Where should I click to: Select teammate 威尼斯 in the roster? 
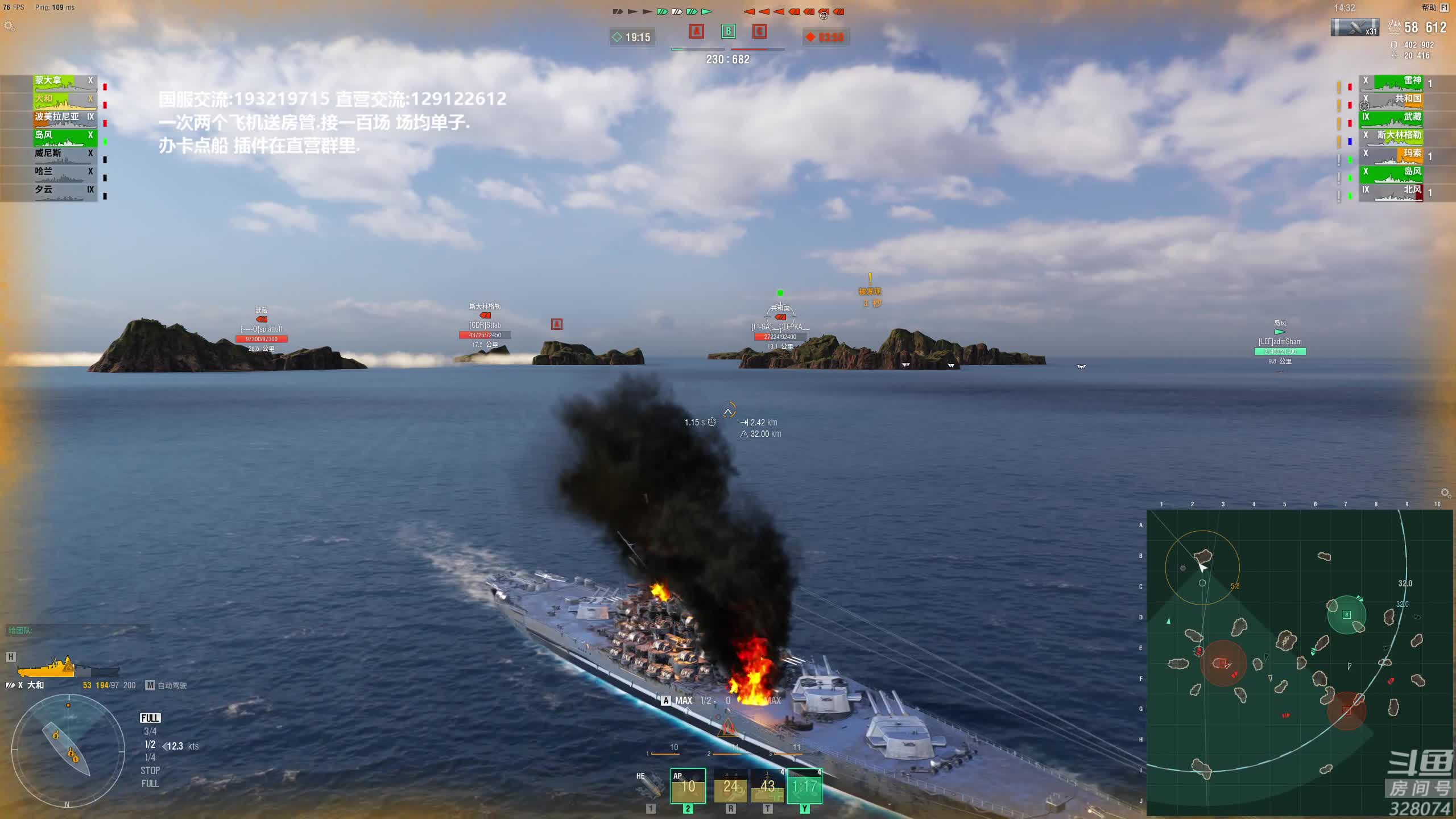point(64,155)
